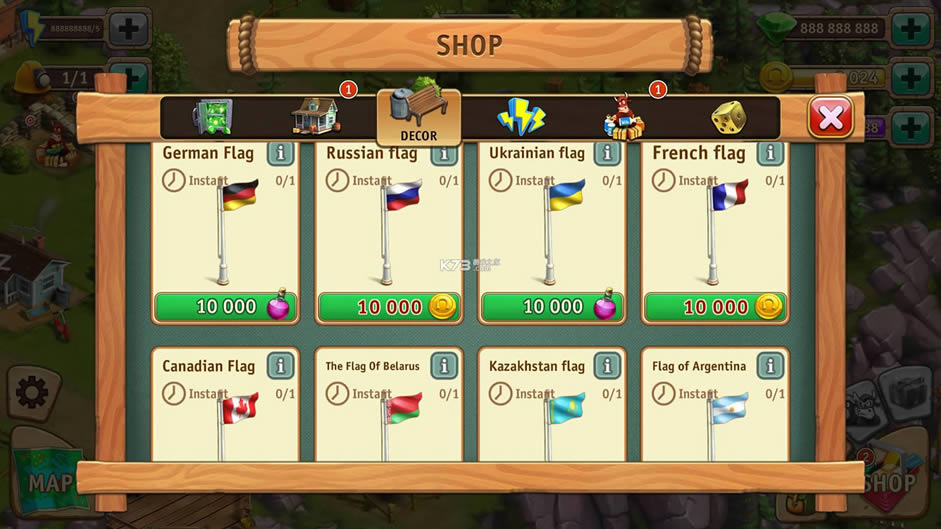
Task: Open the green safe shop tab
Action: point(211,117)
